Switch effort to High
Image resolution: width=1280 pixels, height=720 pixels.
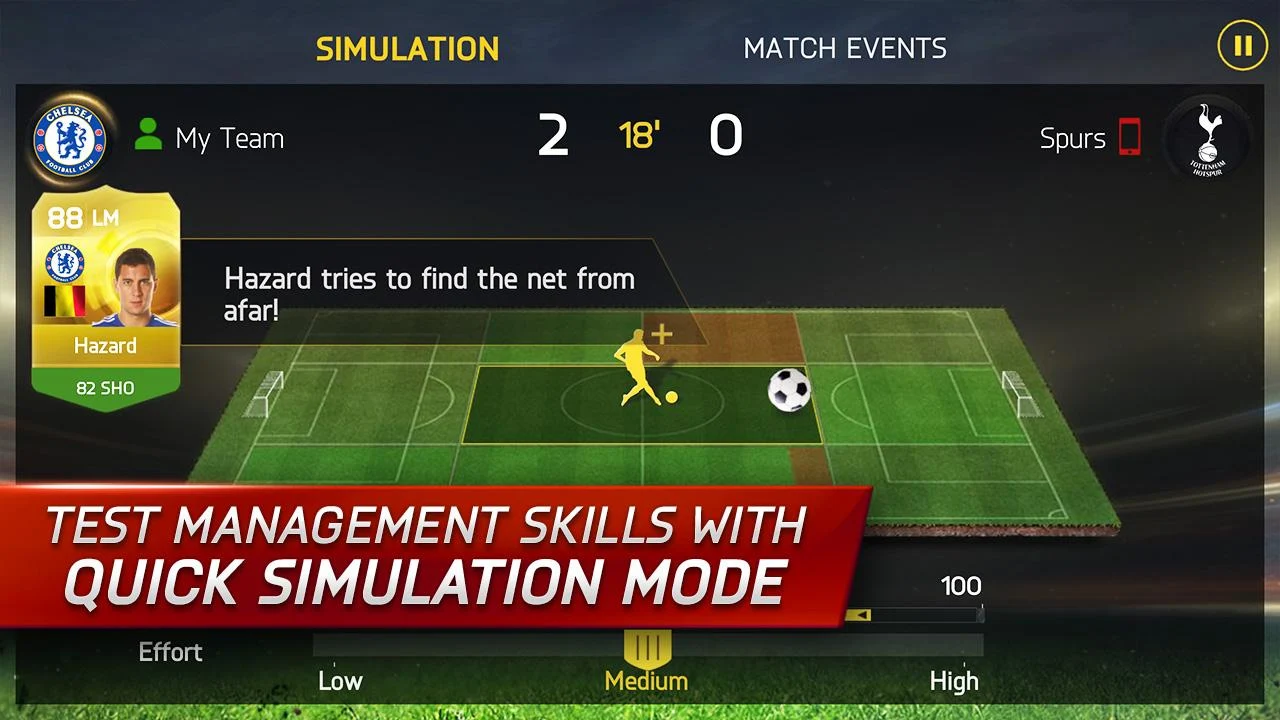point(954,681)
